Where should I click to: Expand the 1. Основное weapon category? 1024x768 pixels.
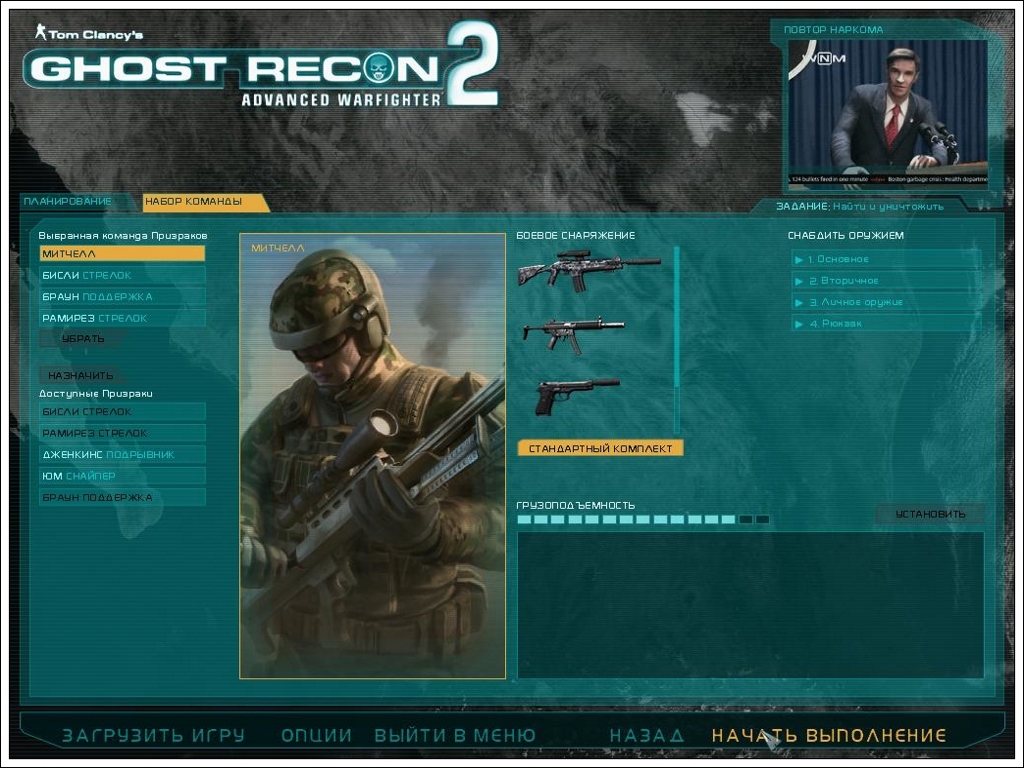click(x=885, y=259)
